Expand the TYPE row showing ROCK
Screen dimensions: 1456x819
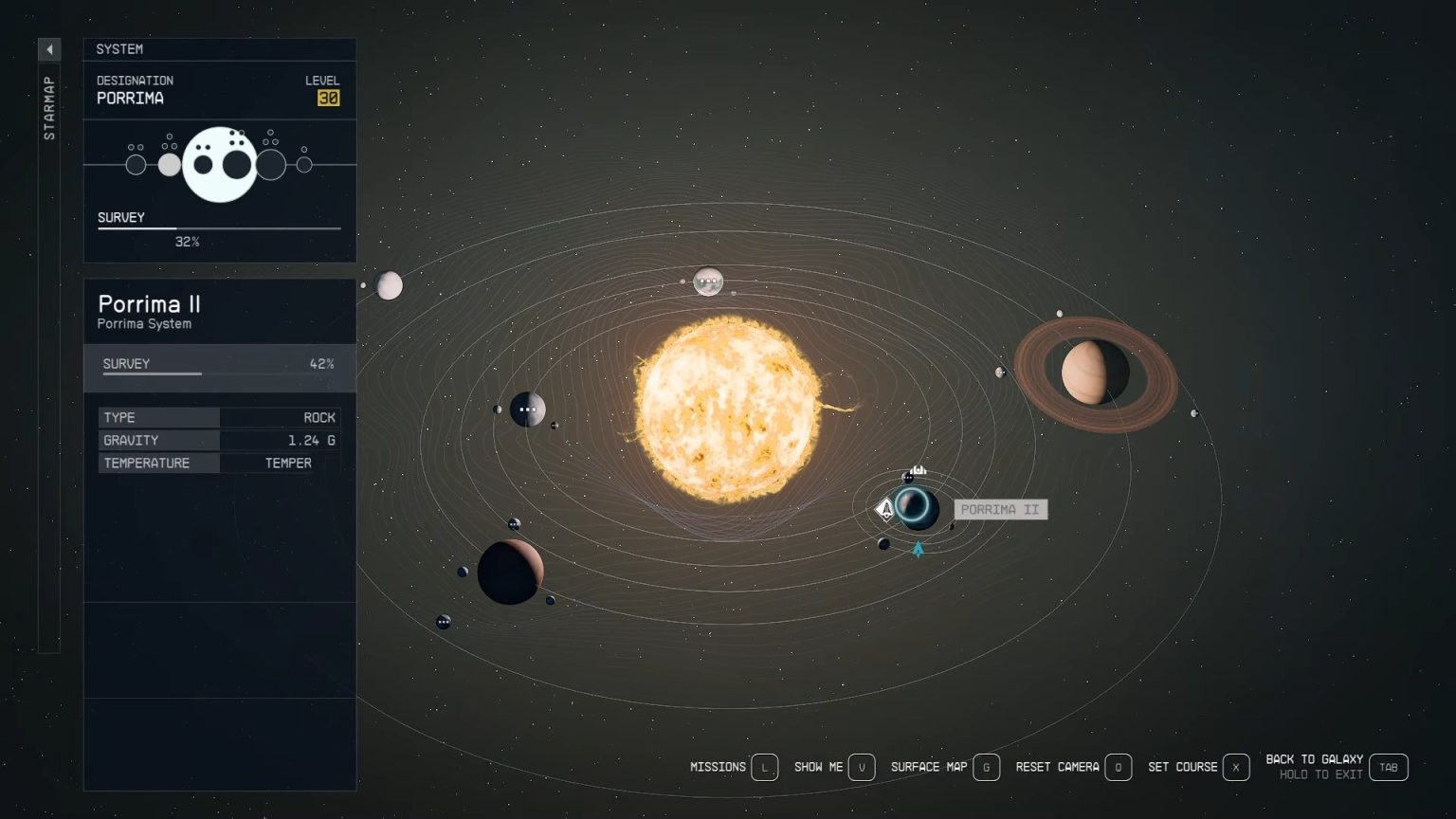pos(219,417)
